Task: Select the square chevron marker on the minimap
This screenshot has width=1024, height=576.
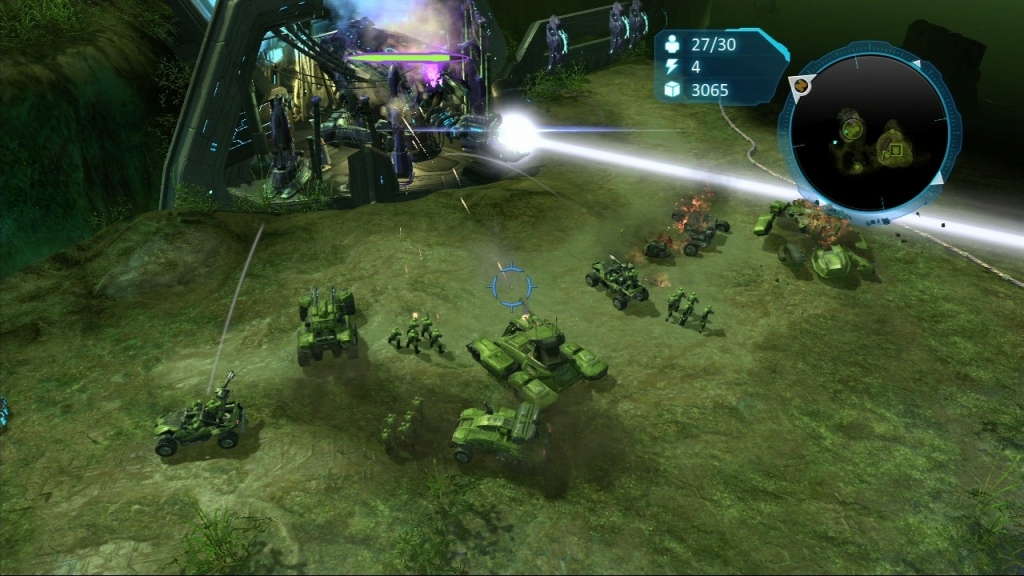Action: click(x=897, y=151)
